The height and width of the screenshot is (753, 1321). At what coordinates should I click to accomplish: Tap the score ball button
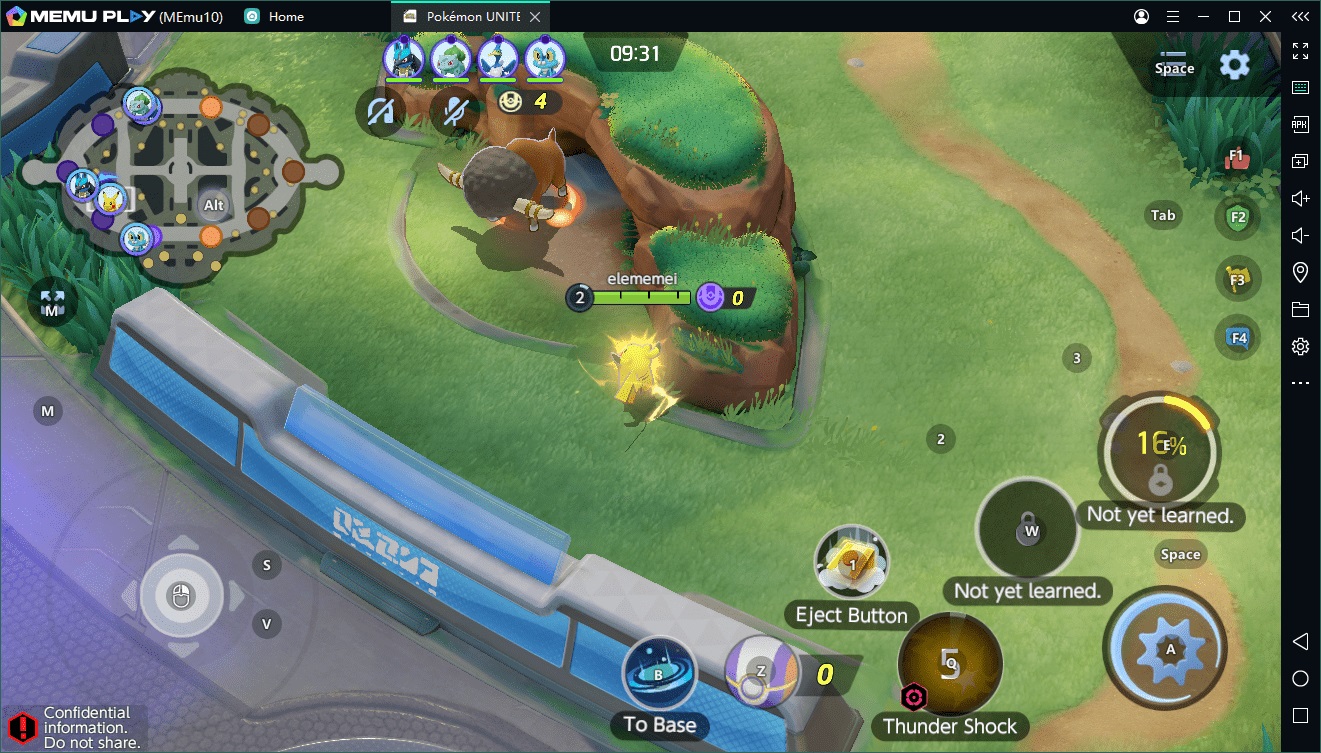[761, 672]
